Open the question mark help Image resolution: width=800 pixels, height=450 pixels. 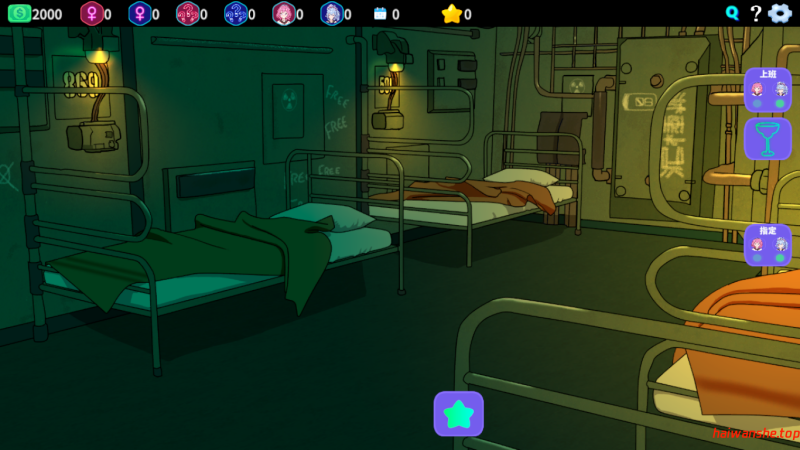[756, 13]
